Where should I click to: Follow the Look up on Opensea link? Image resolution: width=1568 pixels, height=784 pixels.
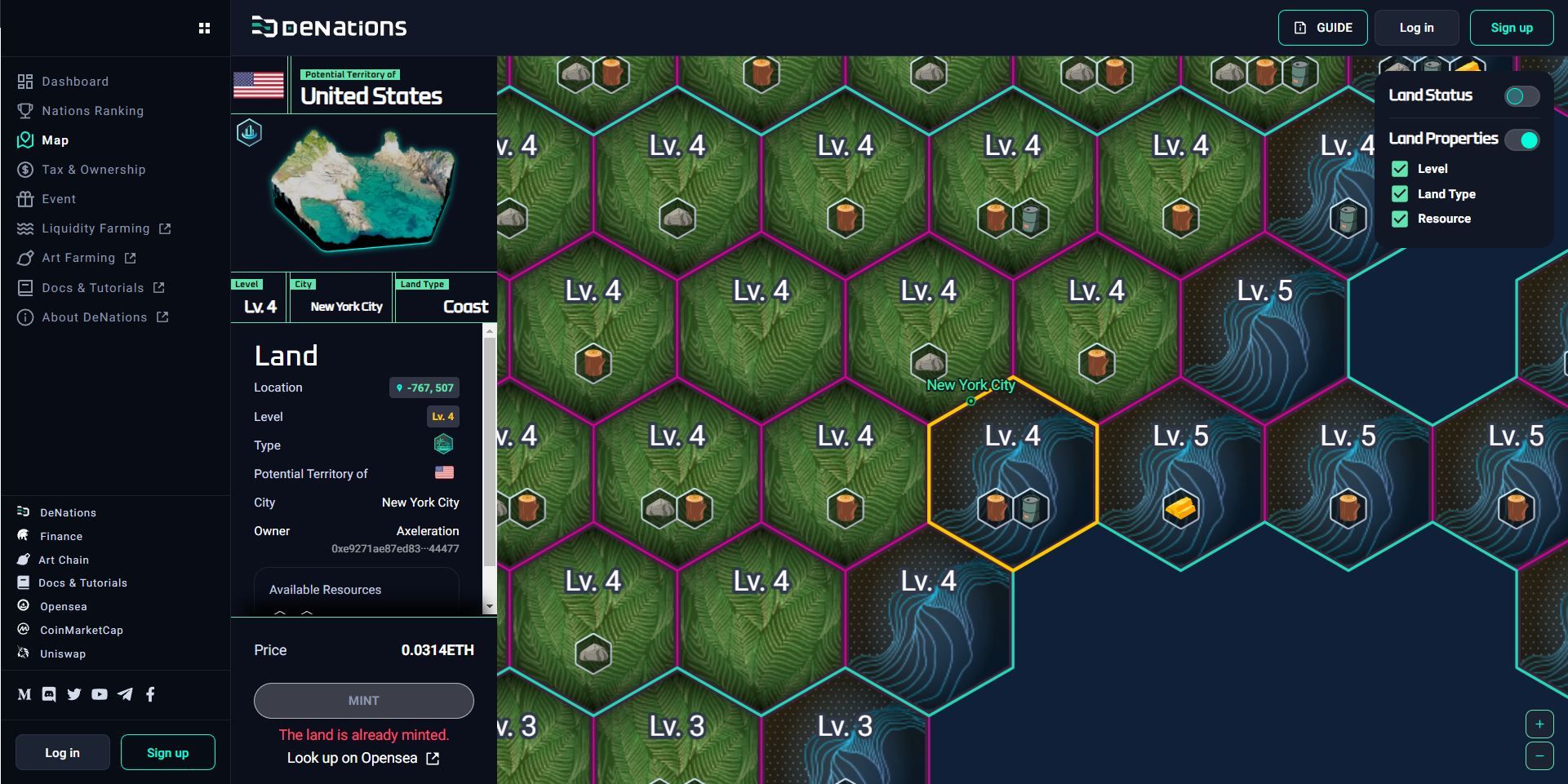click(363, 758)
